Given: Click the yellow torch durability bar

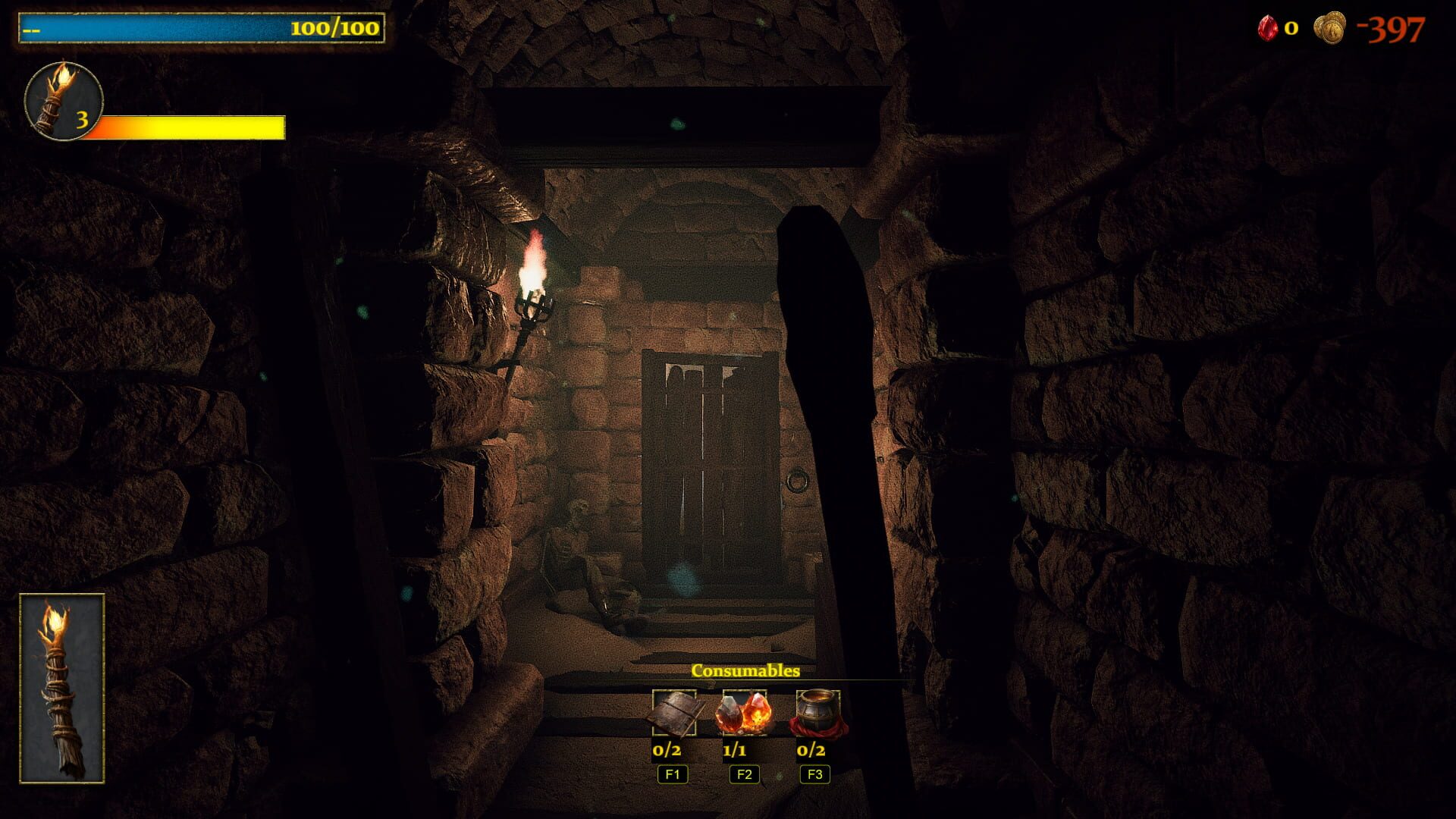Looking at the screenshot, I should 190,127.
